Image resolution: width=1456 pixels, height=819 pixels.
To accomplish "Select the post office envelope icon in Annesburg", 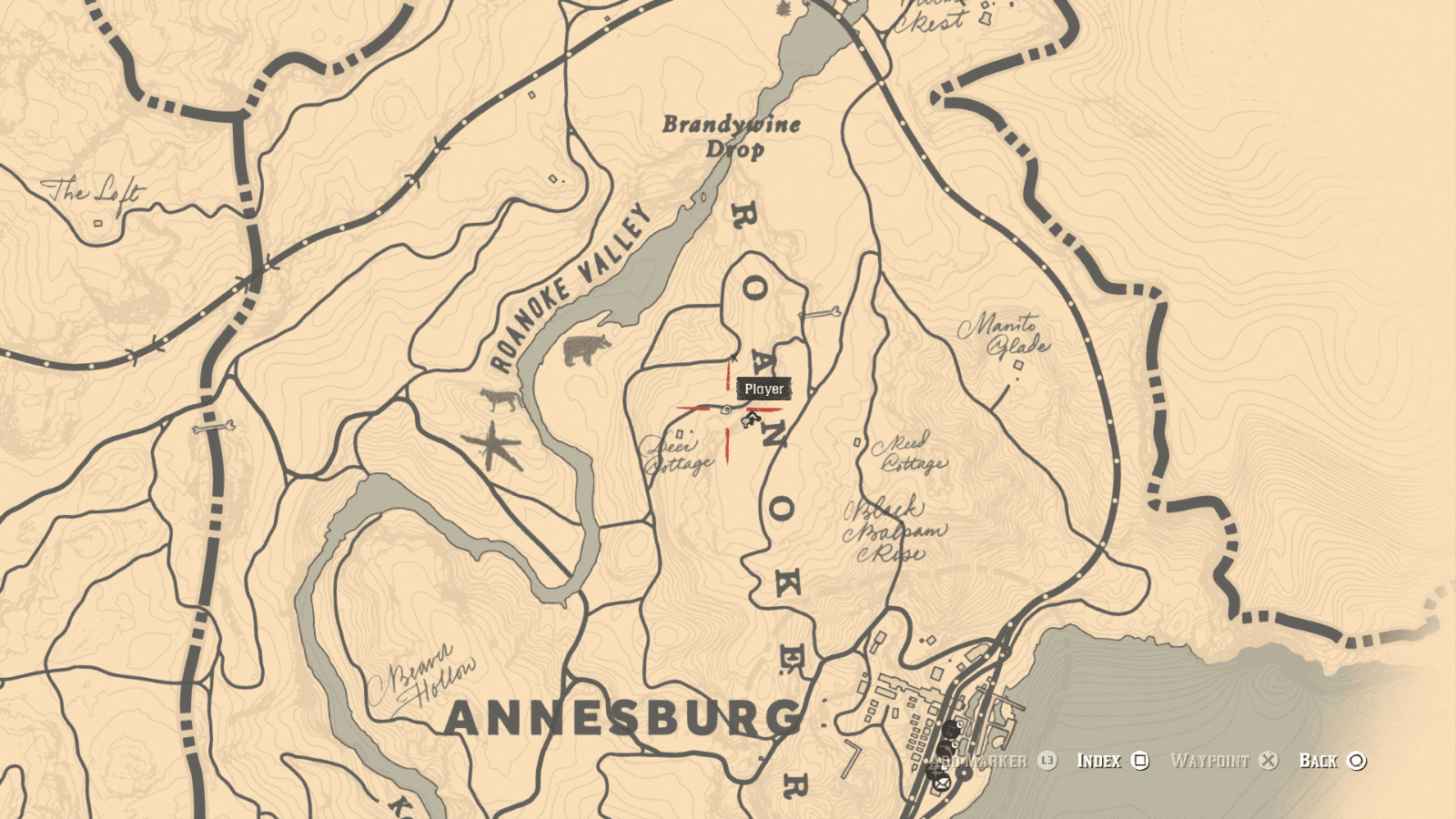I will 941,783.
